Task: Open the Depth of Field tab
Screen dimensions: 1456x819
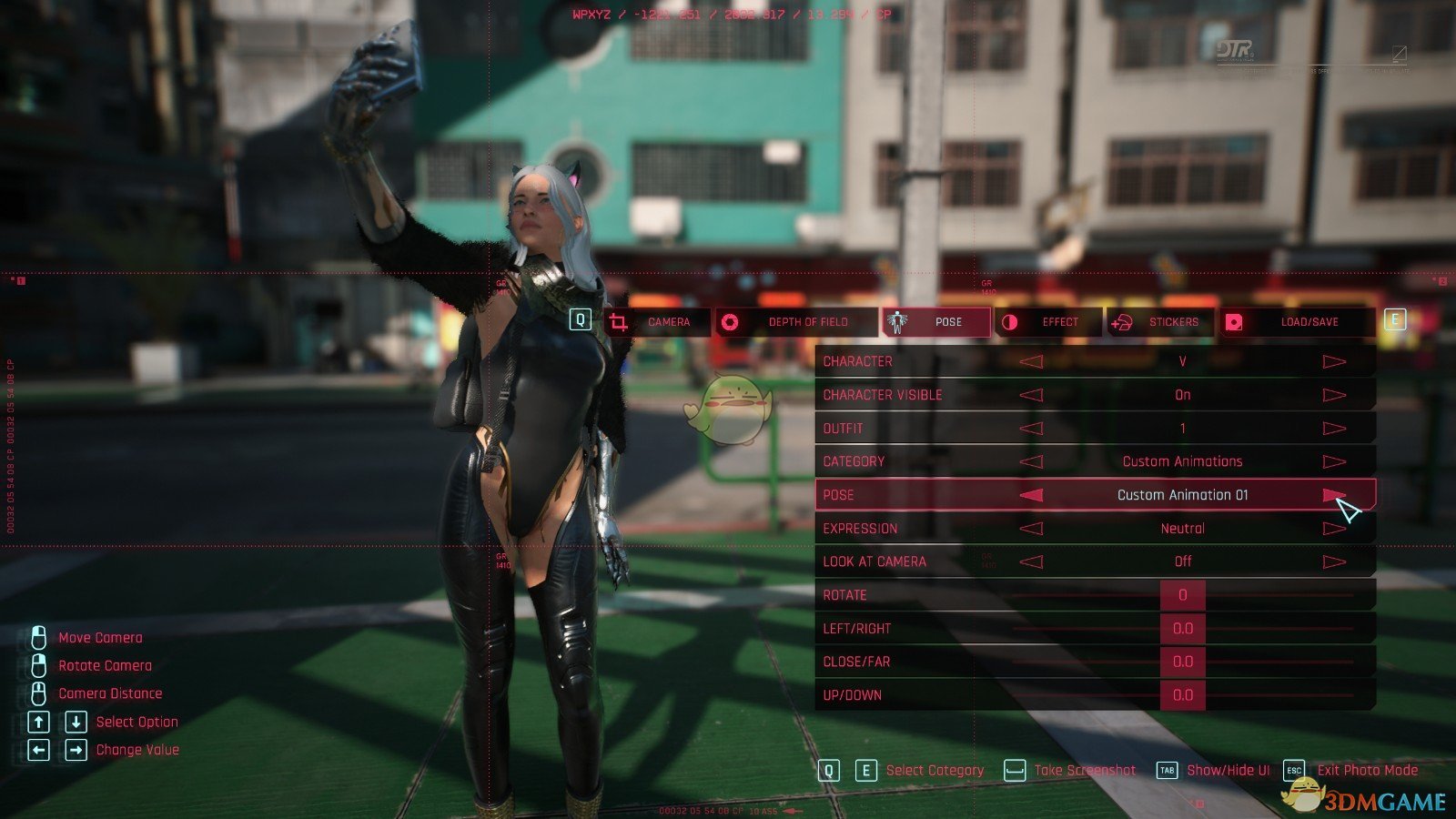Action: pos(795,322)
